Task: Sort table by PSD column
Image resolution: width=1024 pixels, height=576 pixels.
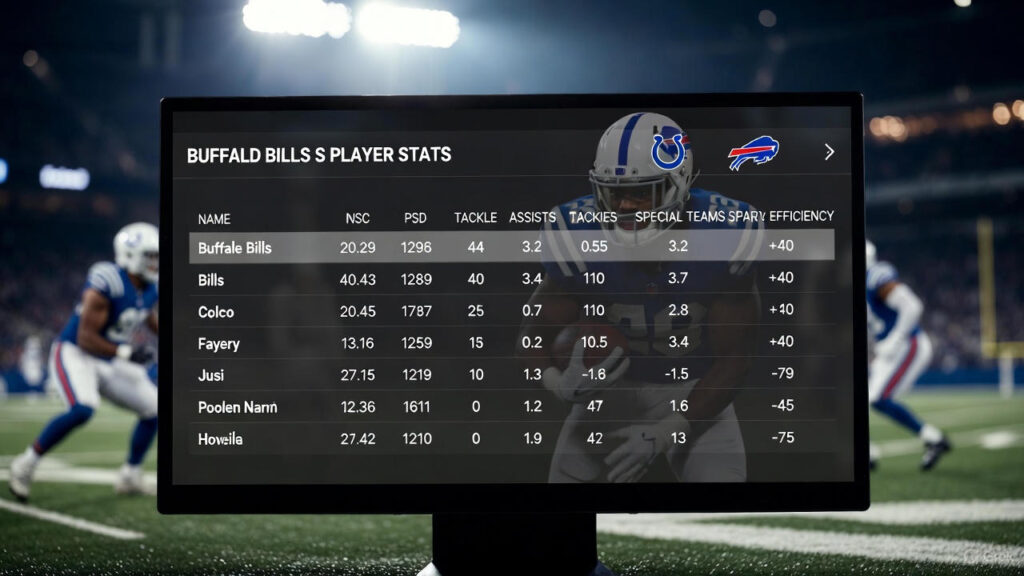Action: point(415,218)
